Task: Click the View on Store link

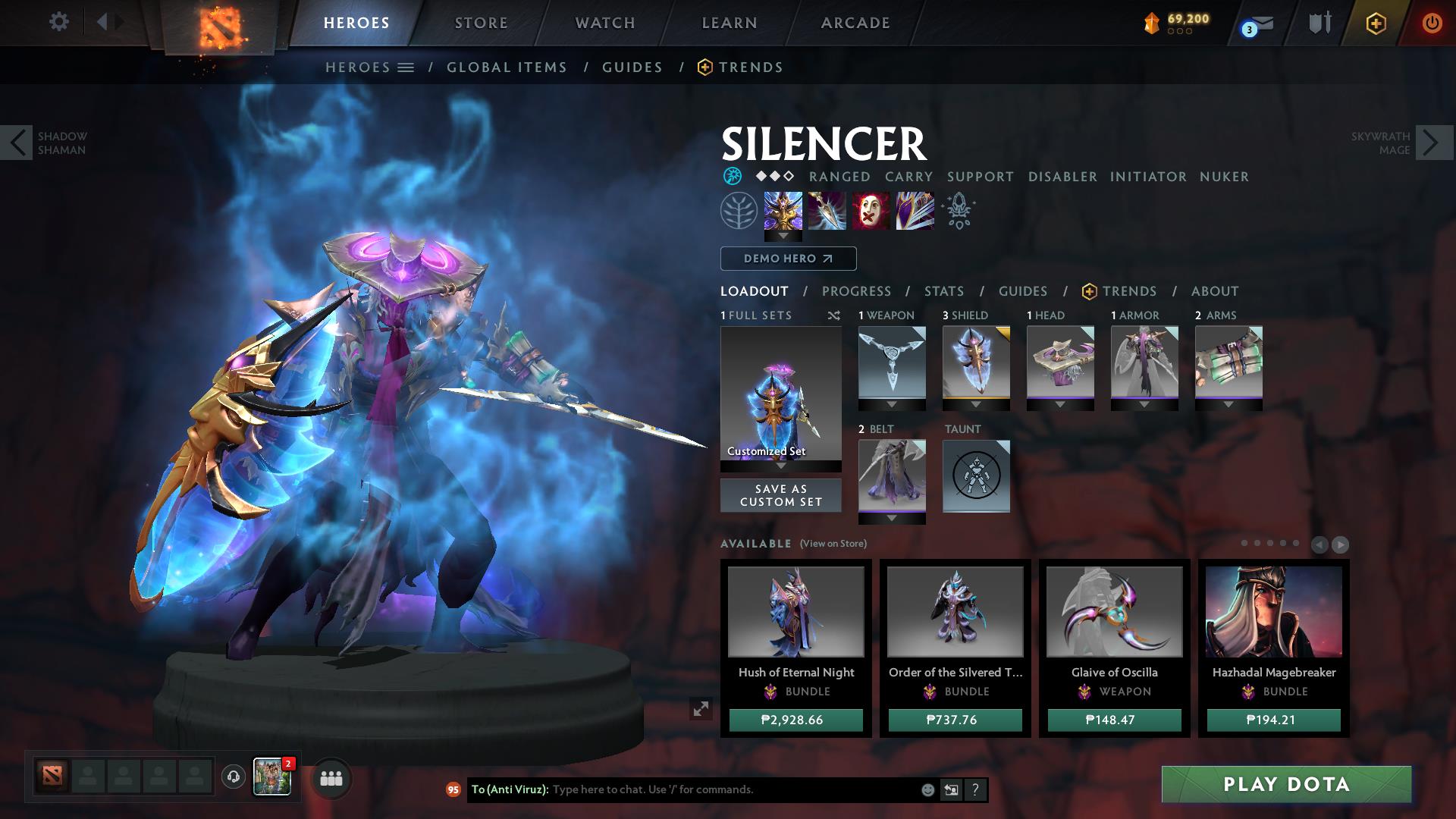Action: pyautogui.click(x=834, y=544)
